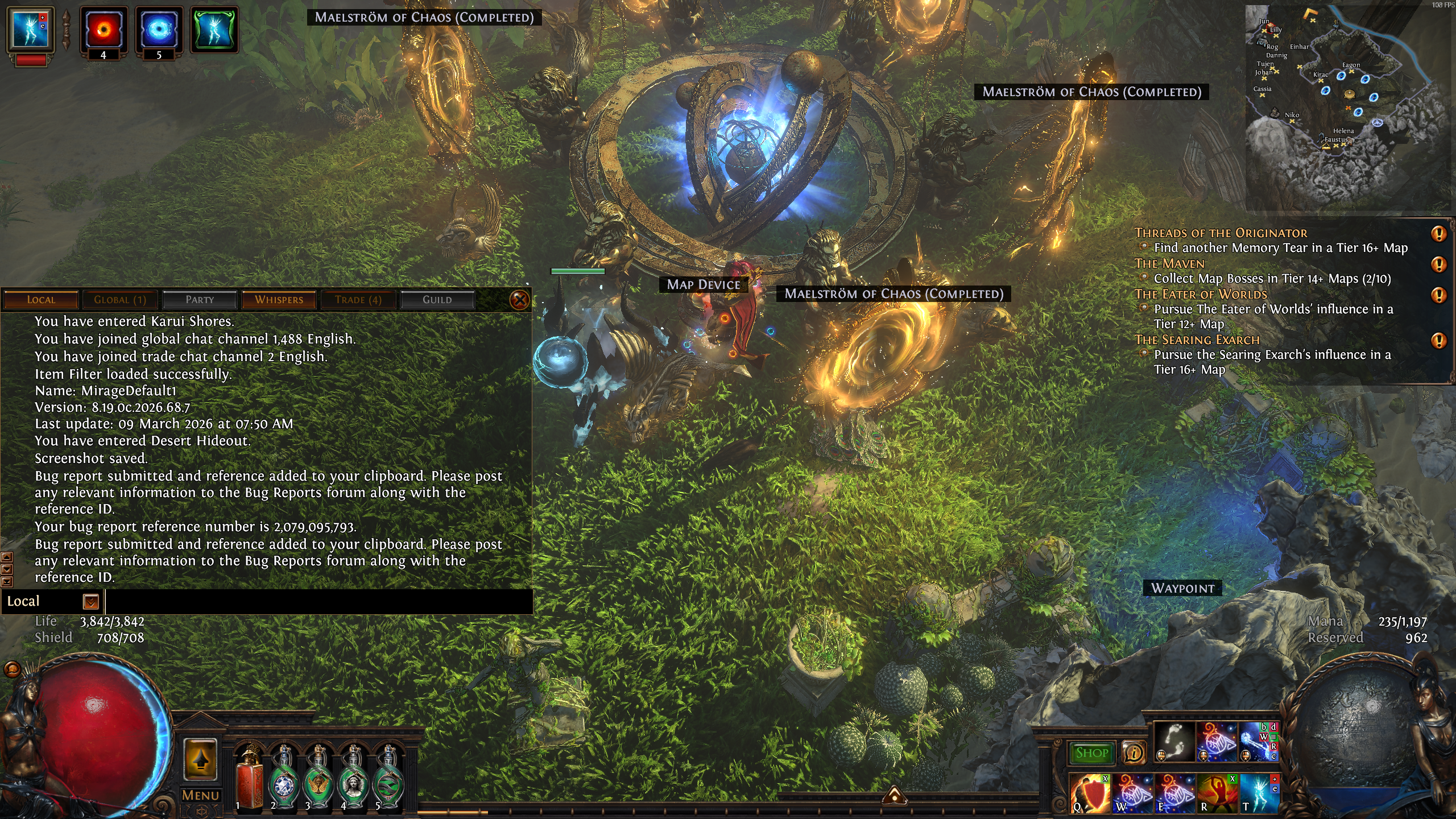1456x819 pixels.
Task: Close the chat window
Action: pos(519,300)
